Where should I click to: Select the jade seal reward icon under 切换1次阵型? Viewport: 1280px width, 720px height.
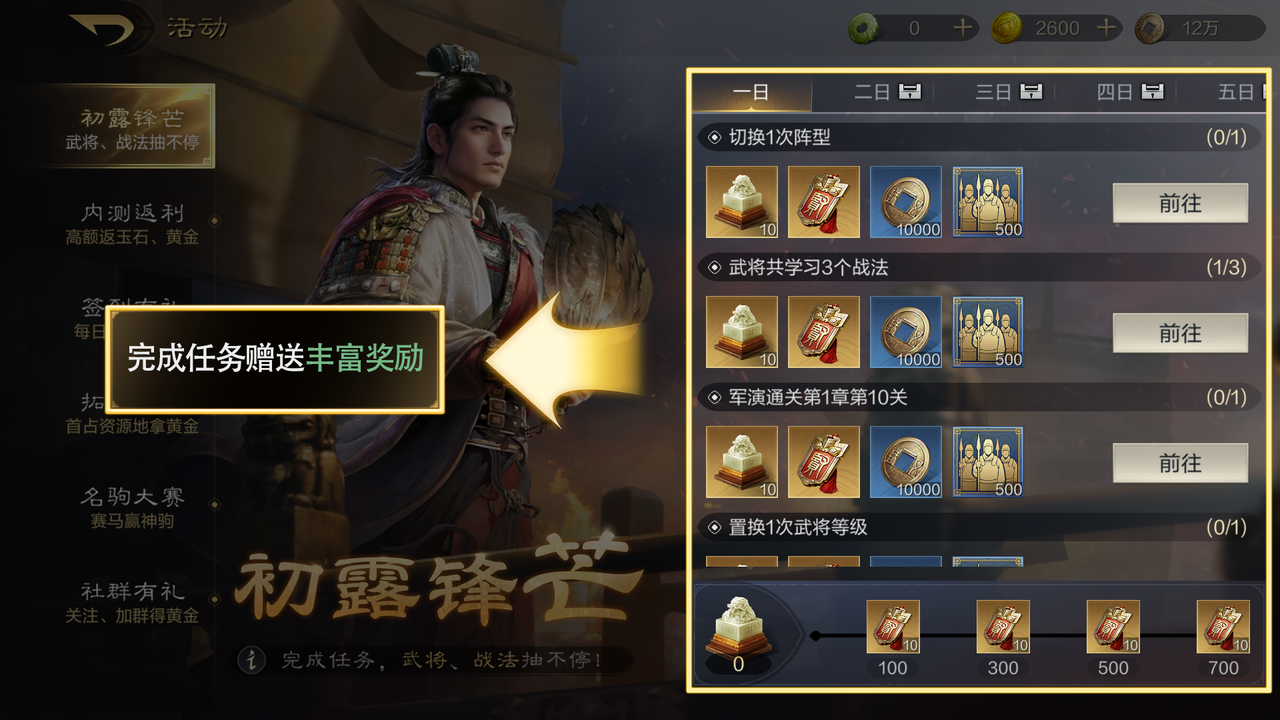pyautogui.click(x=741, y=202)
